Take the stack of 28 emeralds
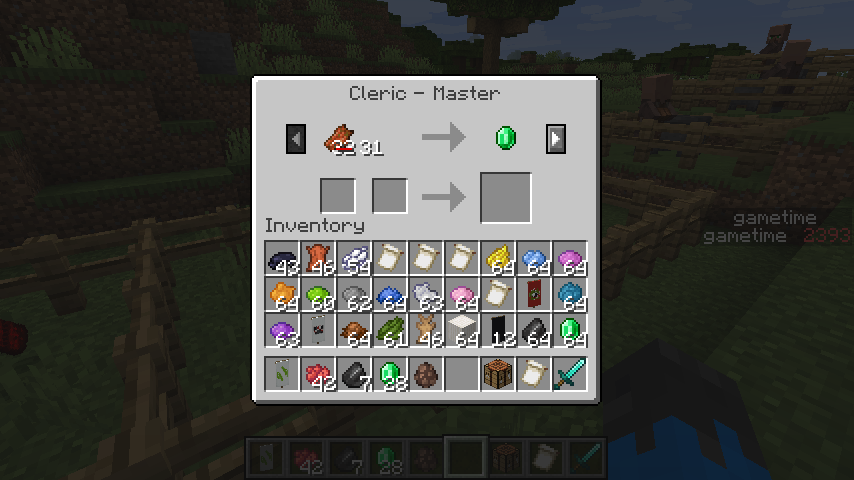 (x=390, y=375)
